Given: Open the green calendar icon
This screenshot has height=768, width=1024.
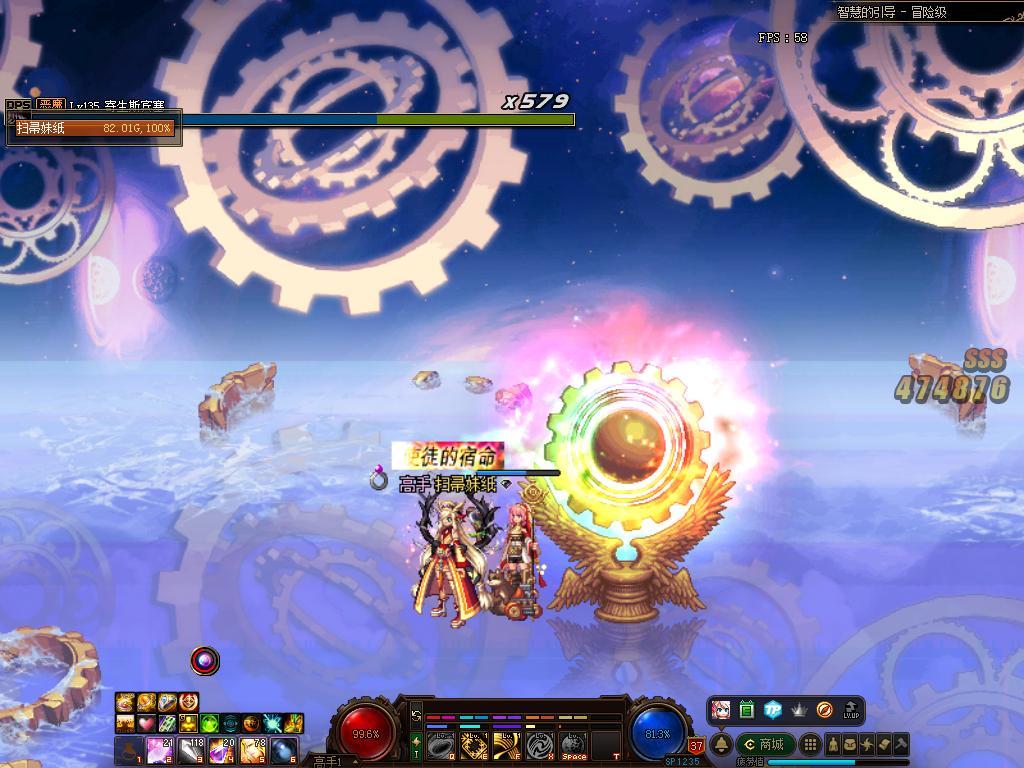Looking at the screenshot, I should (746, 710).
